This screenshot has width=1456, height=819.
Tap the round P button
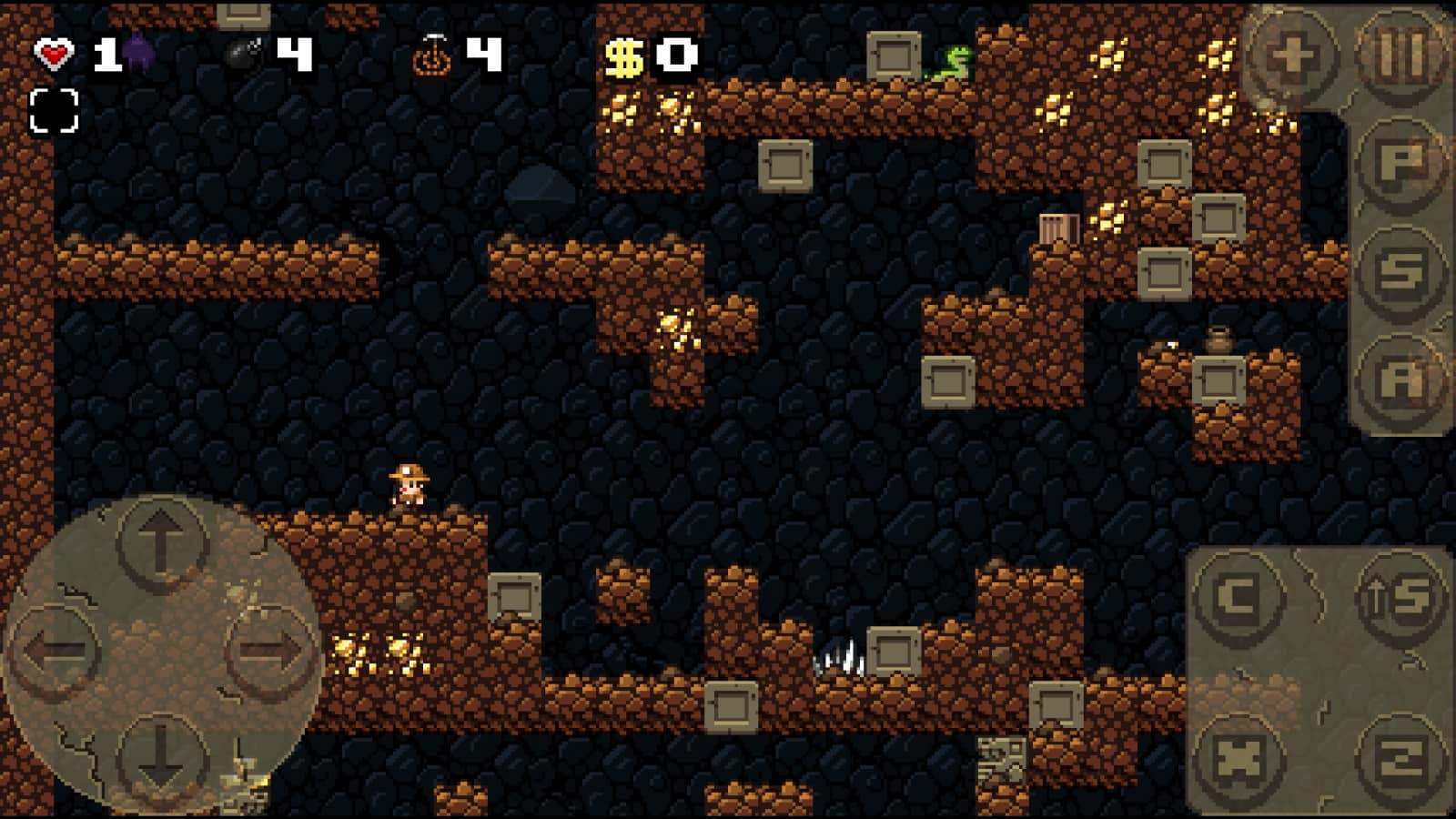(1402, 164)
